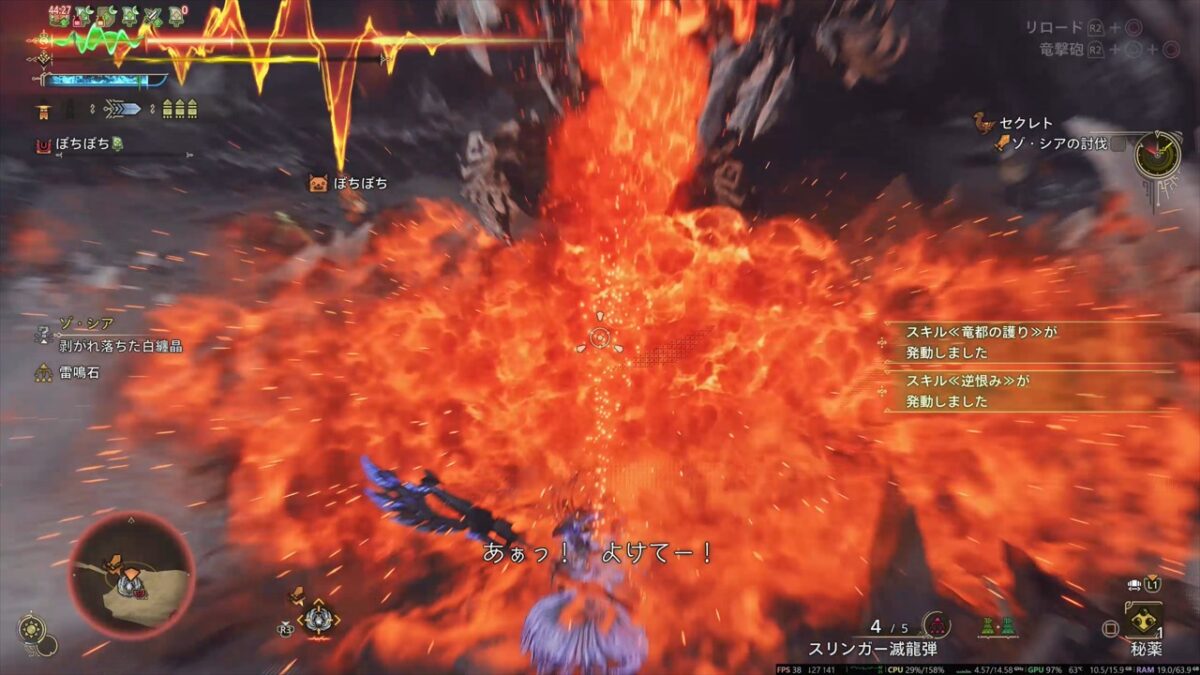This screenshot has height=675, width=1200.
Task: Select the 秘薬 item slot
Action: [1144, 621]
